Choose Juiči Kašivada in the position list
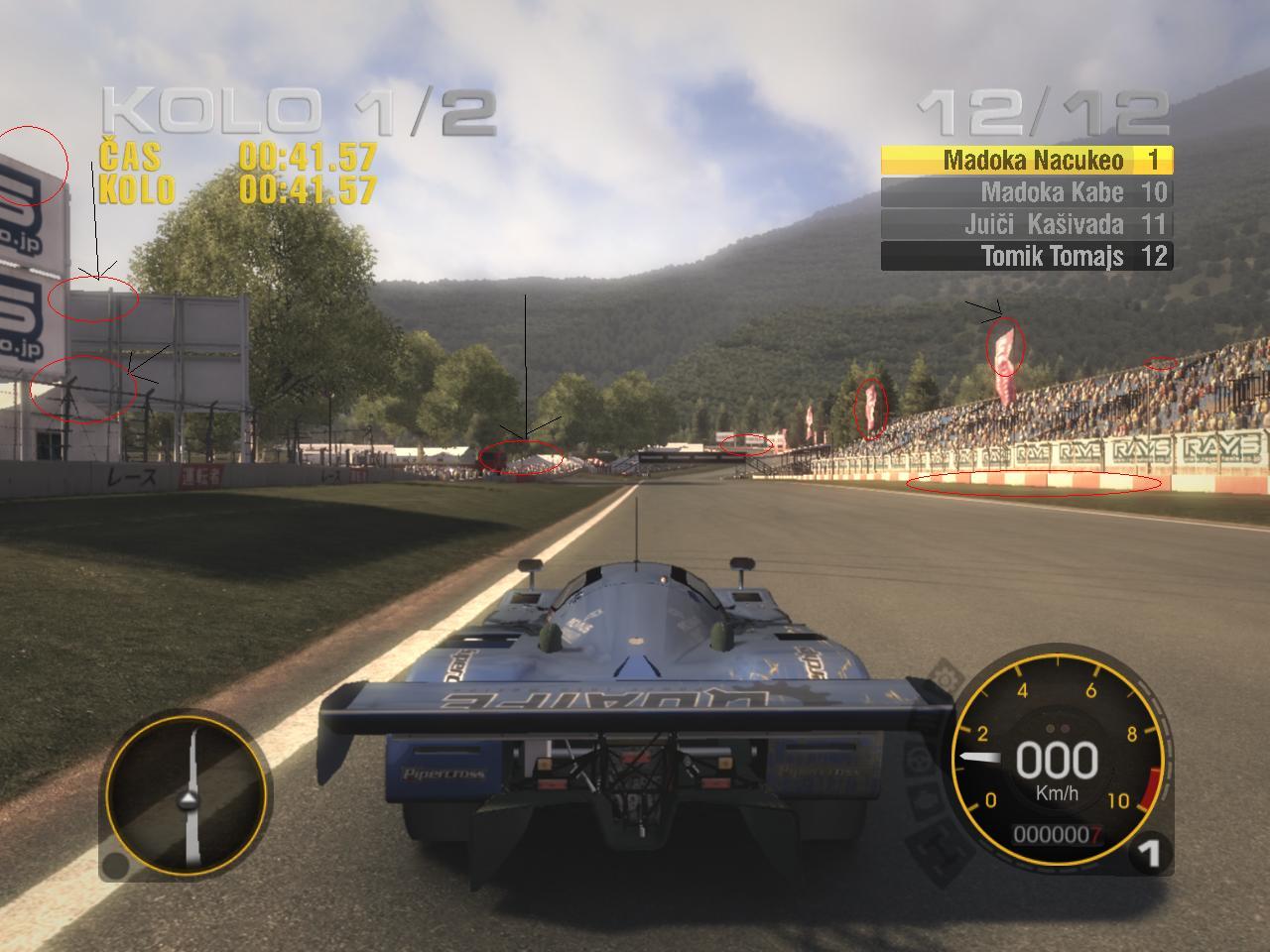 (x=1026, y=224)
